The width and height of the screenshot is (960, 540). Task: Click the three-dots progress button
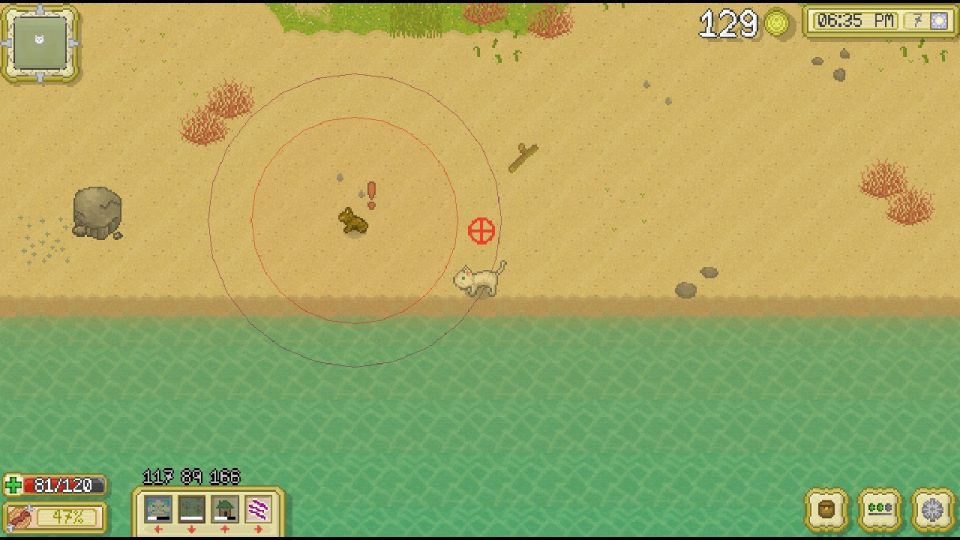pyautogui.click(x=880, y=509)
